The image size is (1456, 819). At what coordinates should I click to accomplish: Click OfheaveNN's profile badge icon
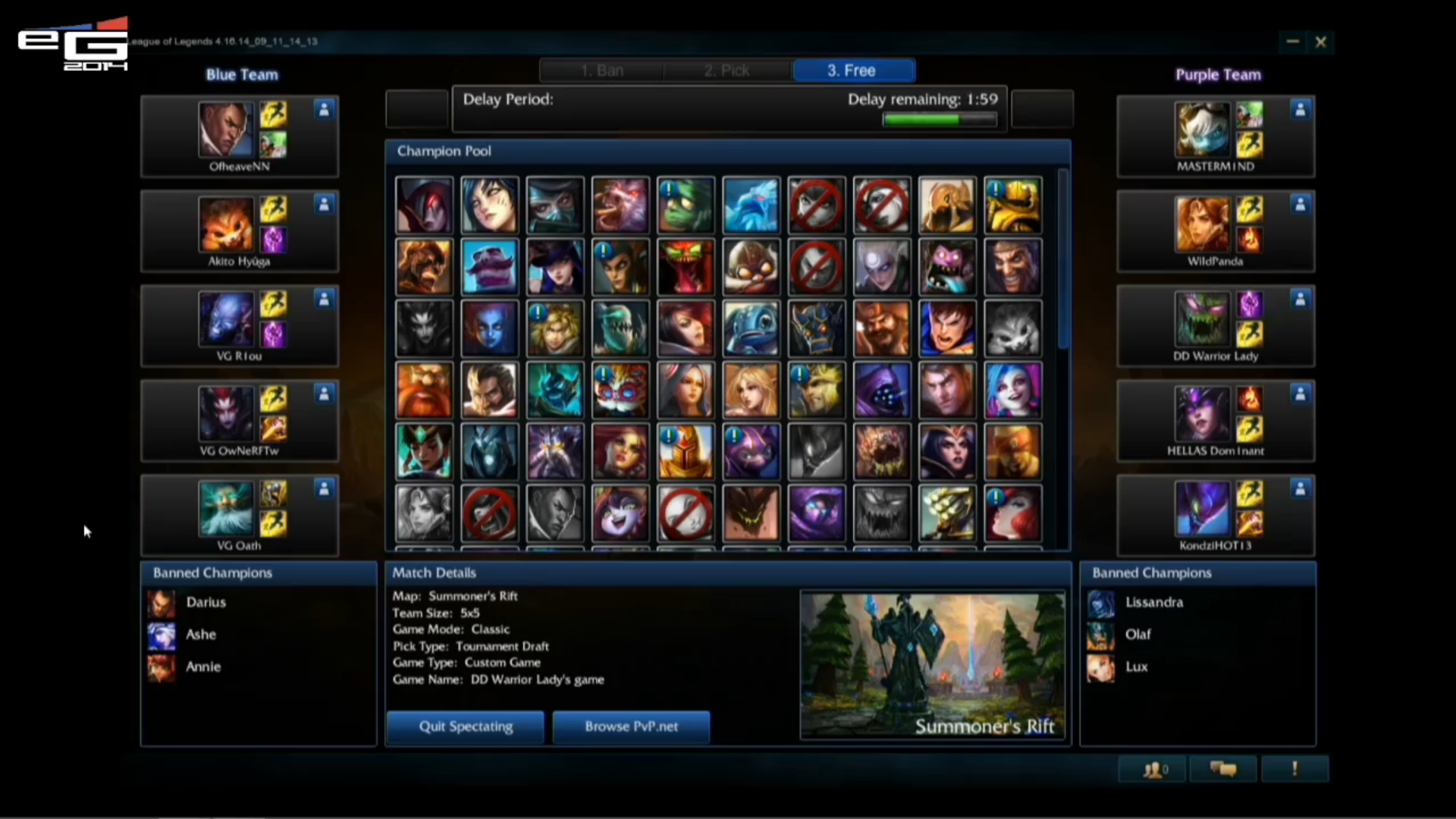[x=325, y=109]
